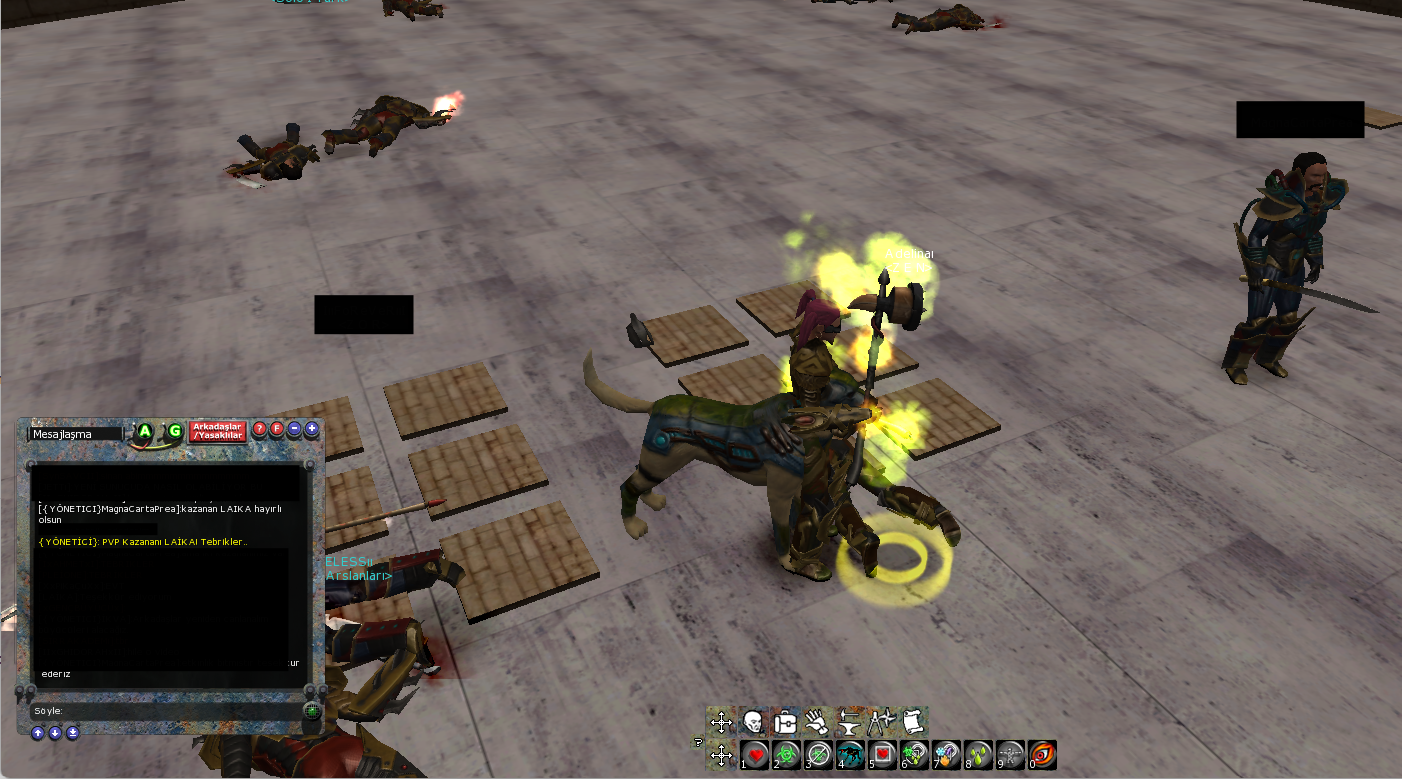Viewport: 1402px width, 779px height.
Task: Open the scroll icon in the toolbar
Action: click(911, 721)
